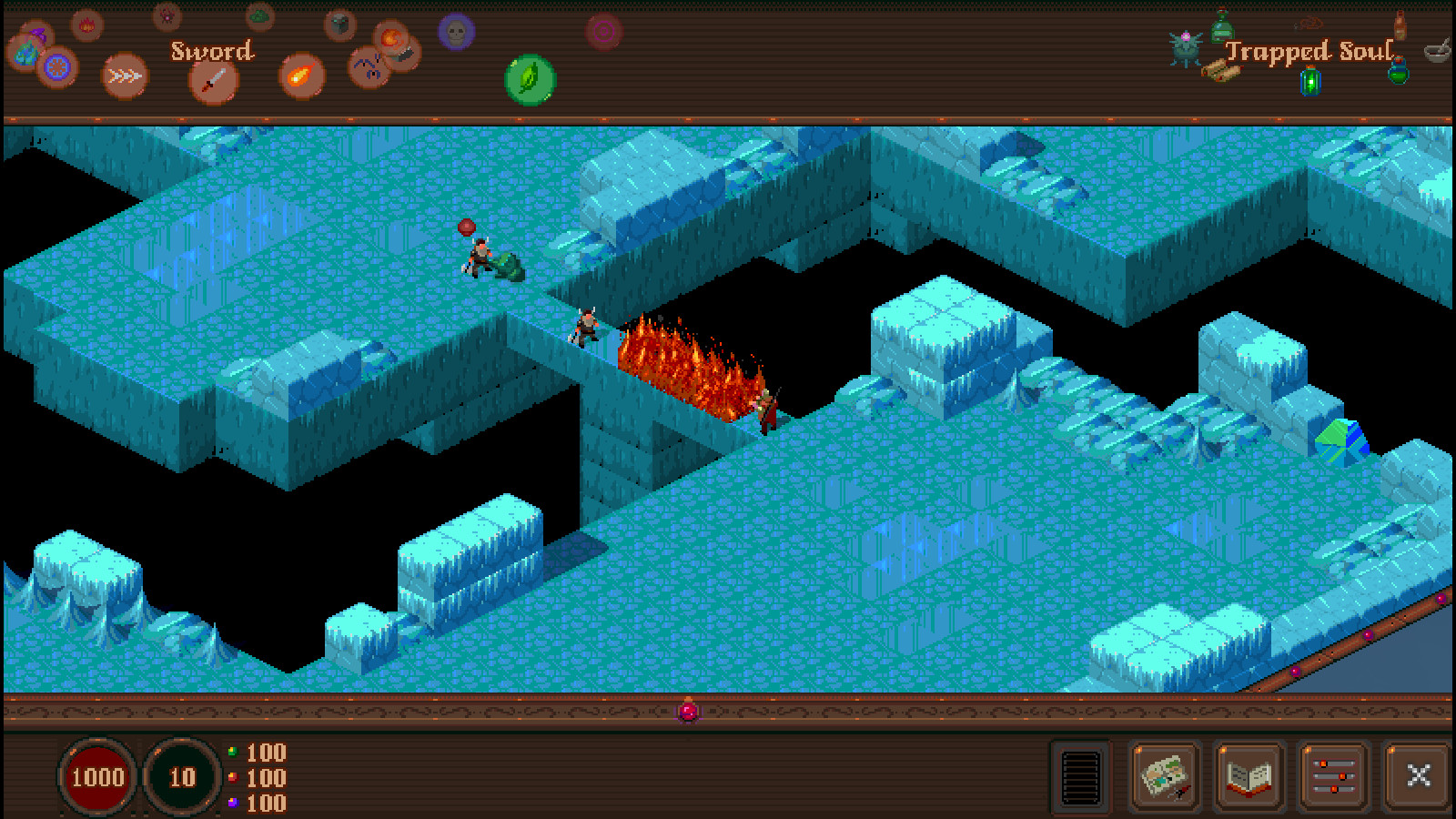The width and height of the screenshot is (1456, 819).
Task: Open the journal book
Action: (1249, 776)
